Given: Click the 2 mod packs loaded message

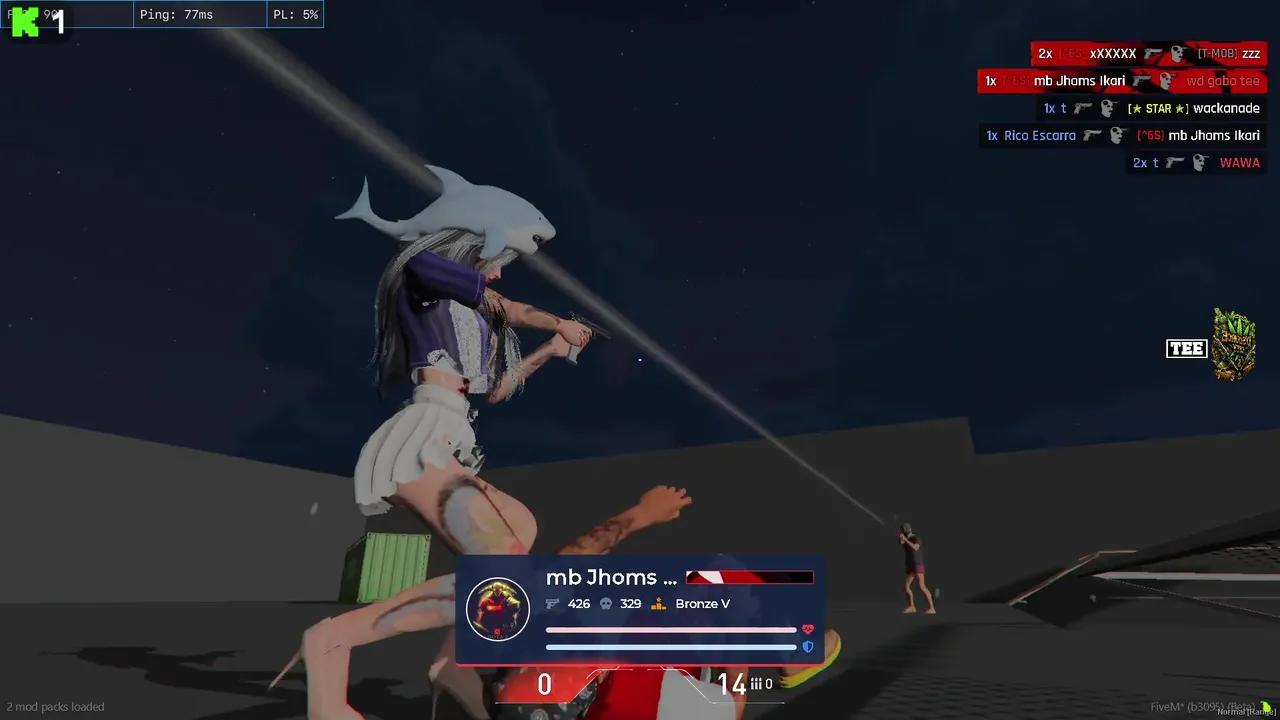Looking at the screenshot, I should coord(56,706).
